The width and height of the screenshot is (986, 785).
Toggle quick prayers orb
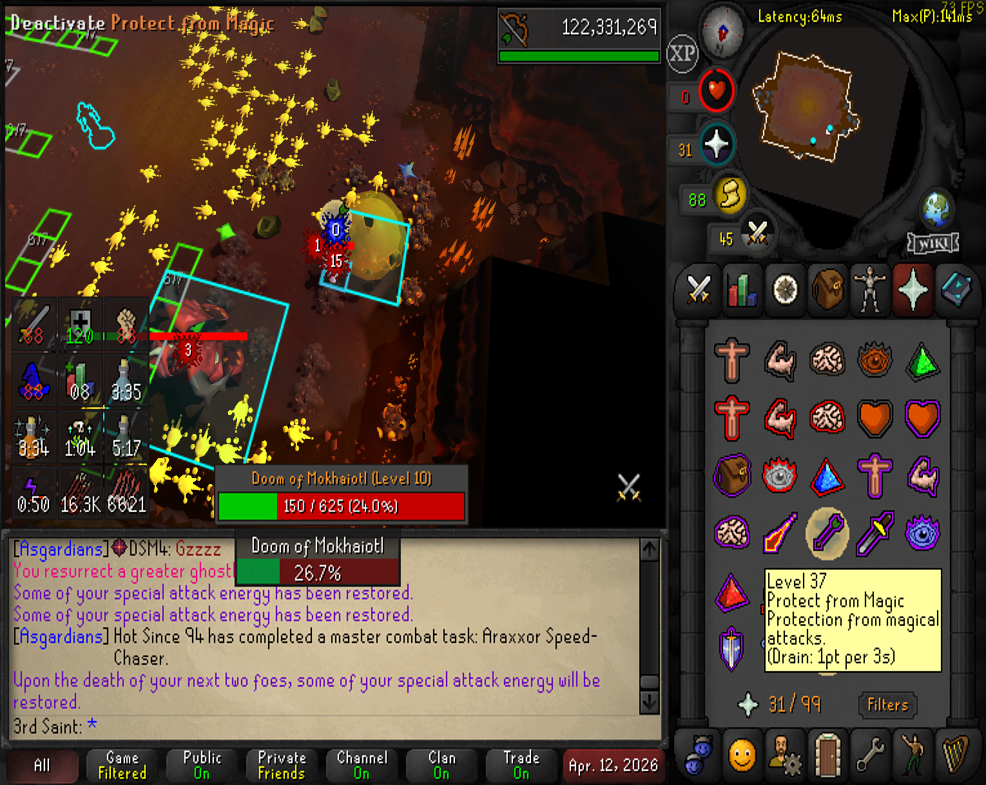click(716, 145)
